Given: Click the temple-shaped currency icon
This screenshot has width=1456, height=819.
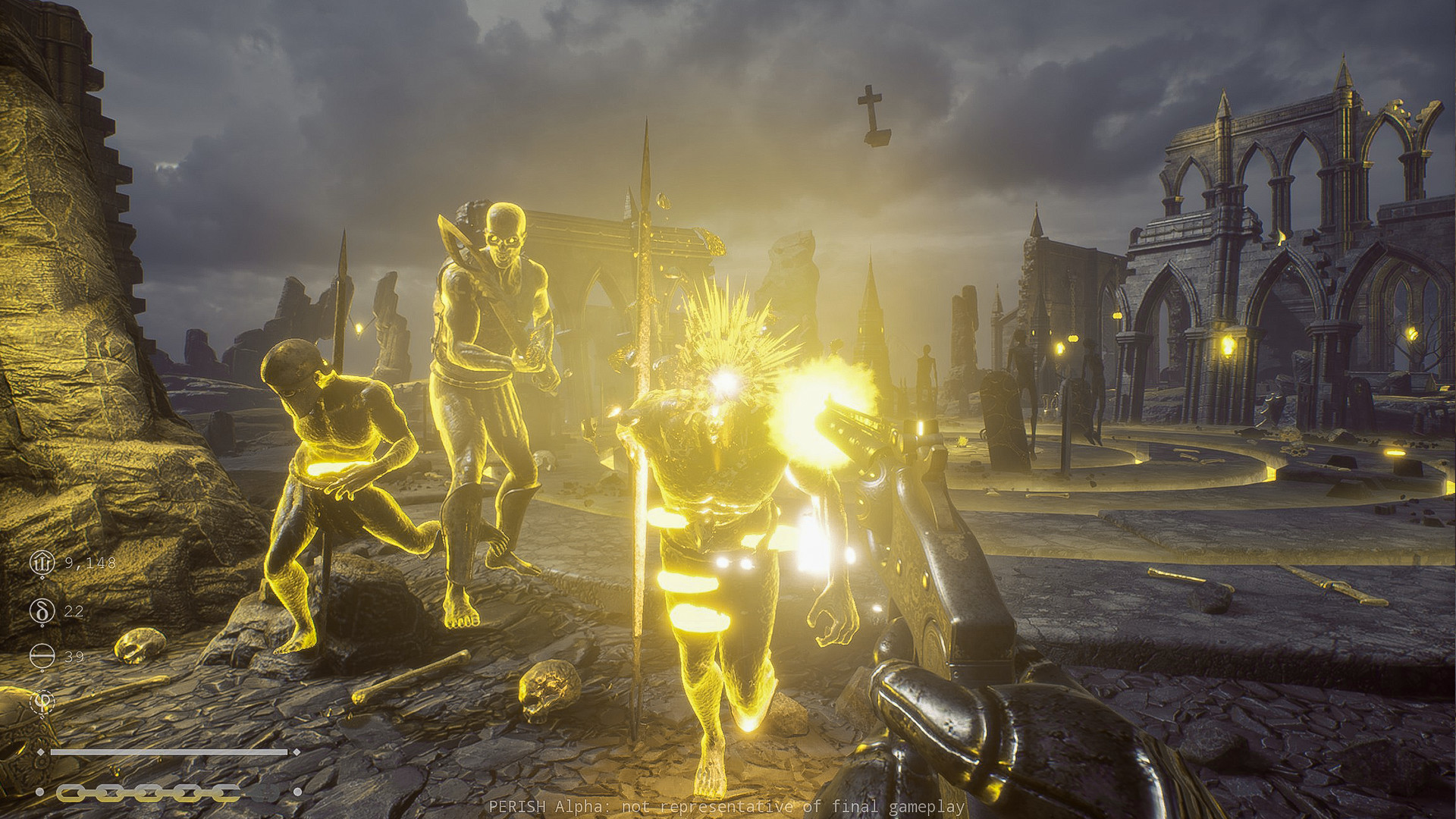Looking at the screenshot, I should coord(42,563).
